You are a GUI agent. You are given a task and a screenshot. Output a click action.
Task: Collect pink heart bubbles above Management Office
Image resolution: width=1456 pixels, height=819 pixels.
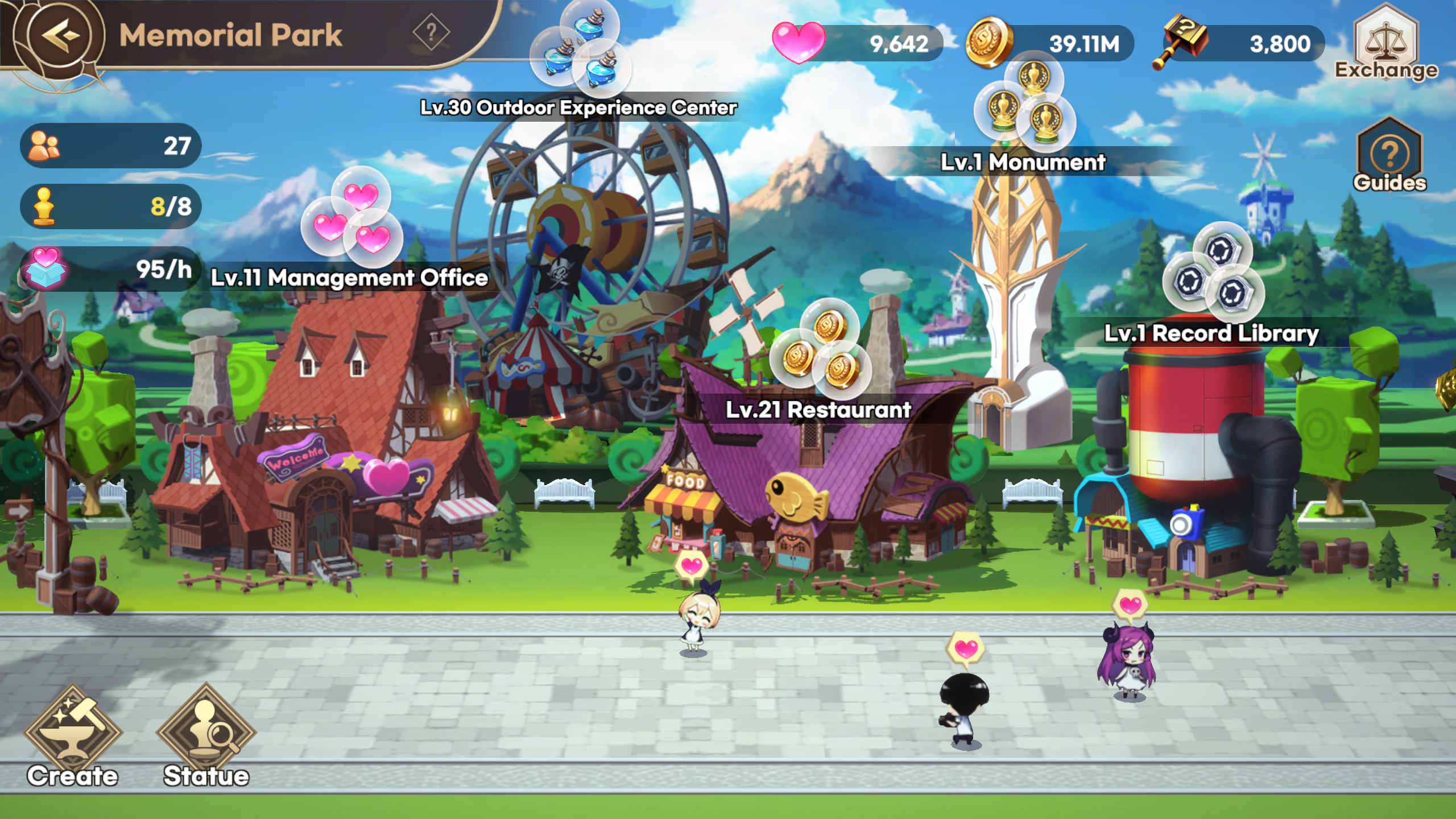click(x=353, y=219)
